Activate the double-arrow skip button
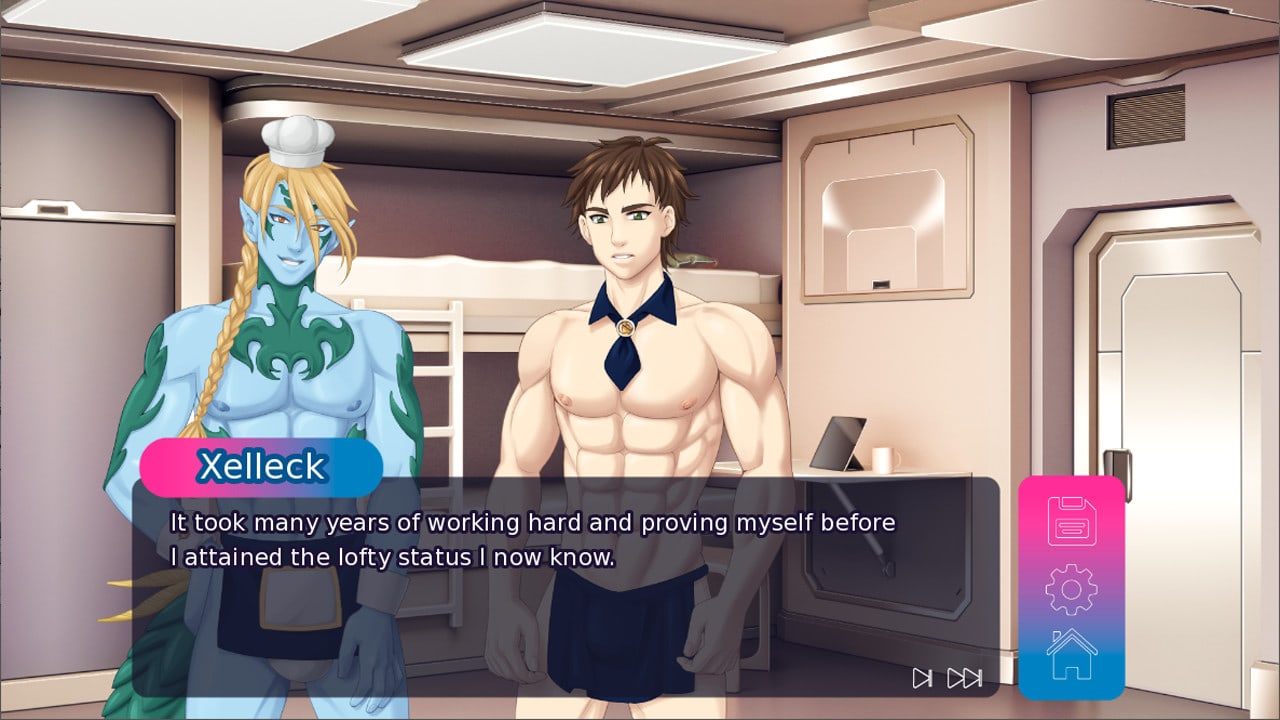Image resolution: width=1280 pixels, height=720 pixels. 964,678
